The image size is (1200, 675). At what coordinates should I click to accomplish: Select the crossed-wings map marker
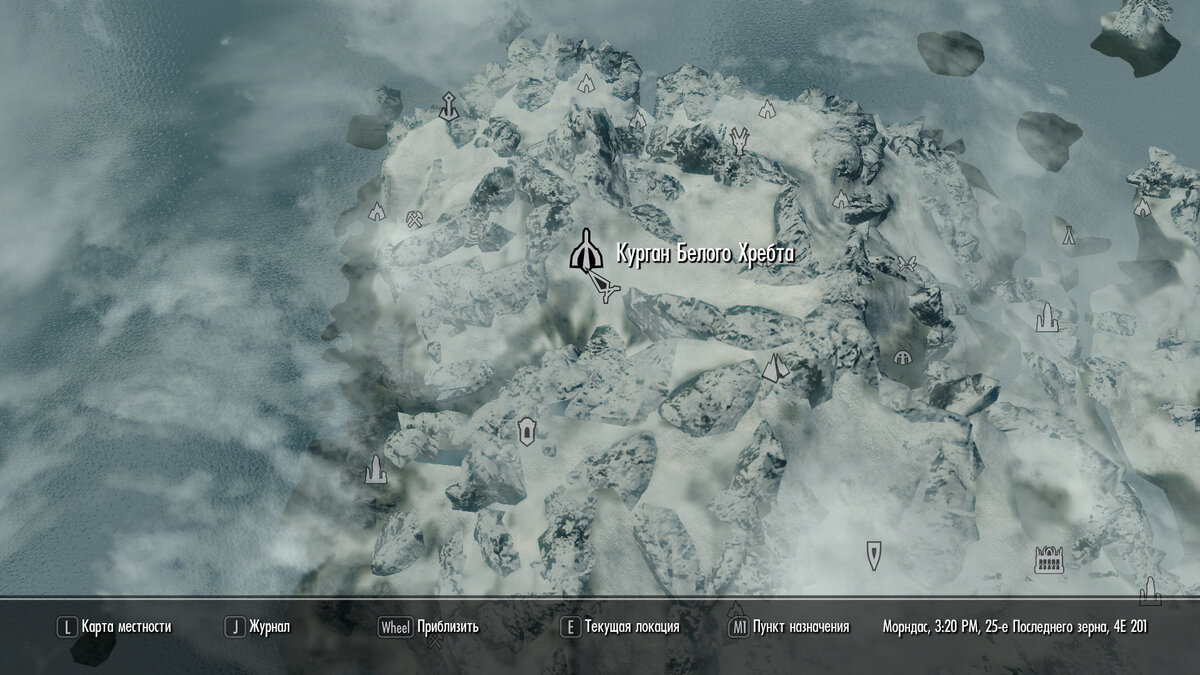coord(908,262)
